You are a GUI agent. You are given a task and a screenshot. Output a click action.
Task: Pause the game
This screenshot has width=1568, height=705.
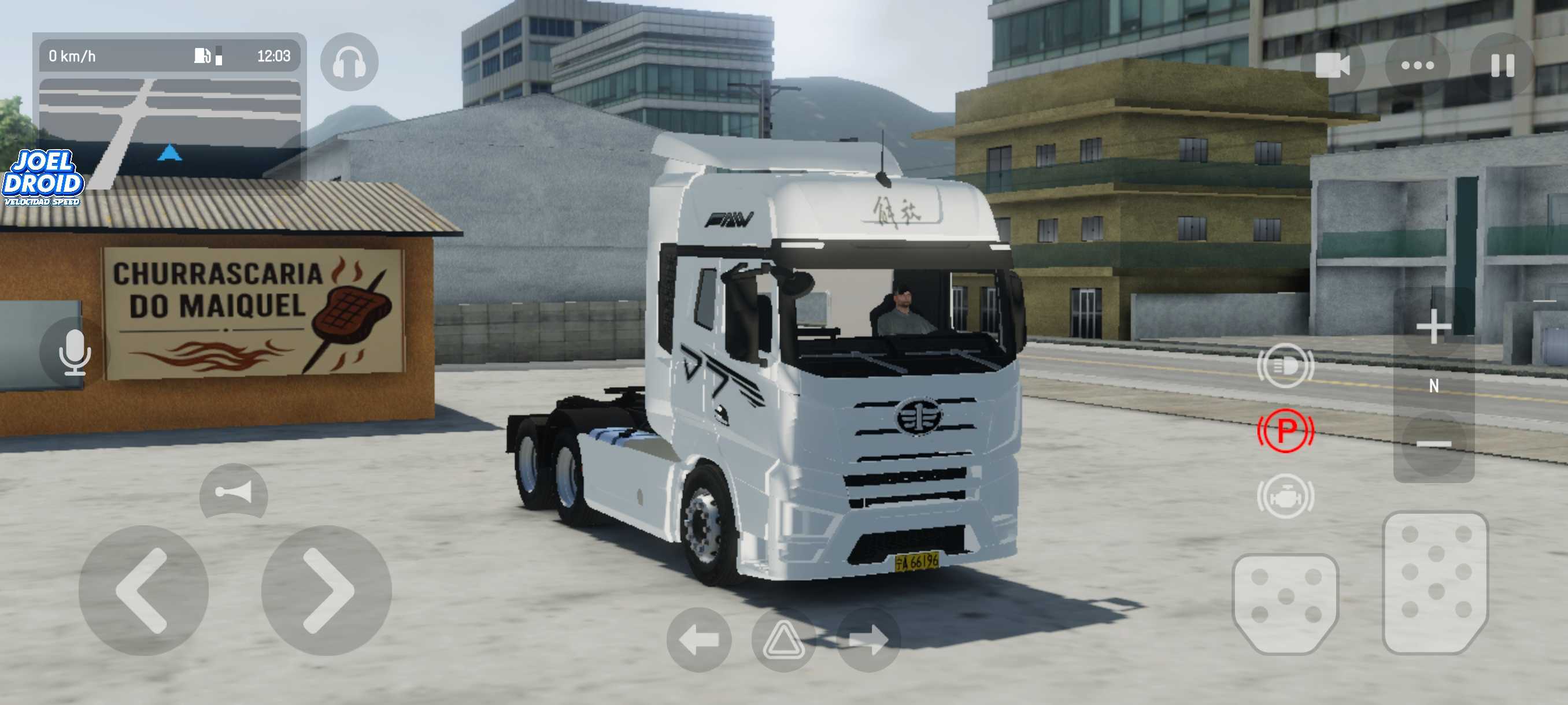1502,65
